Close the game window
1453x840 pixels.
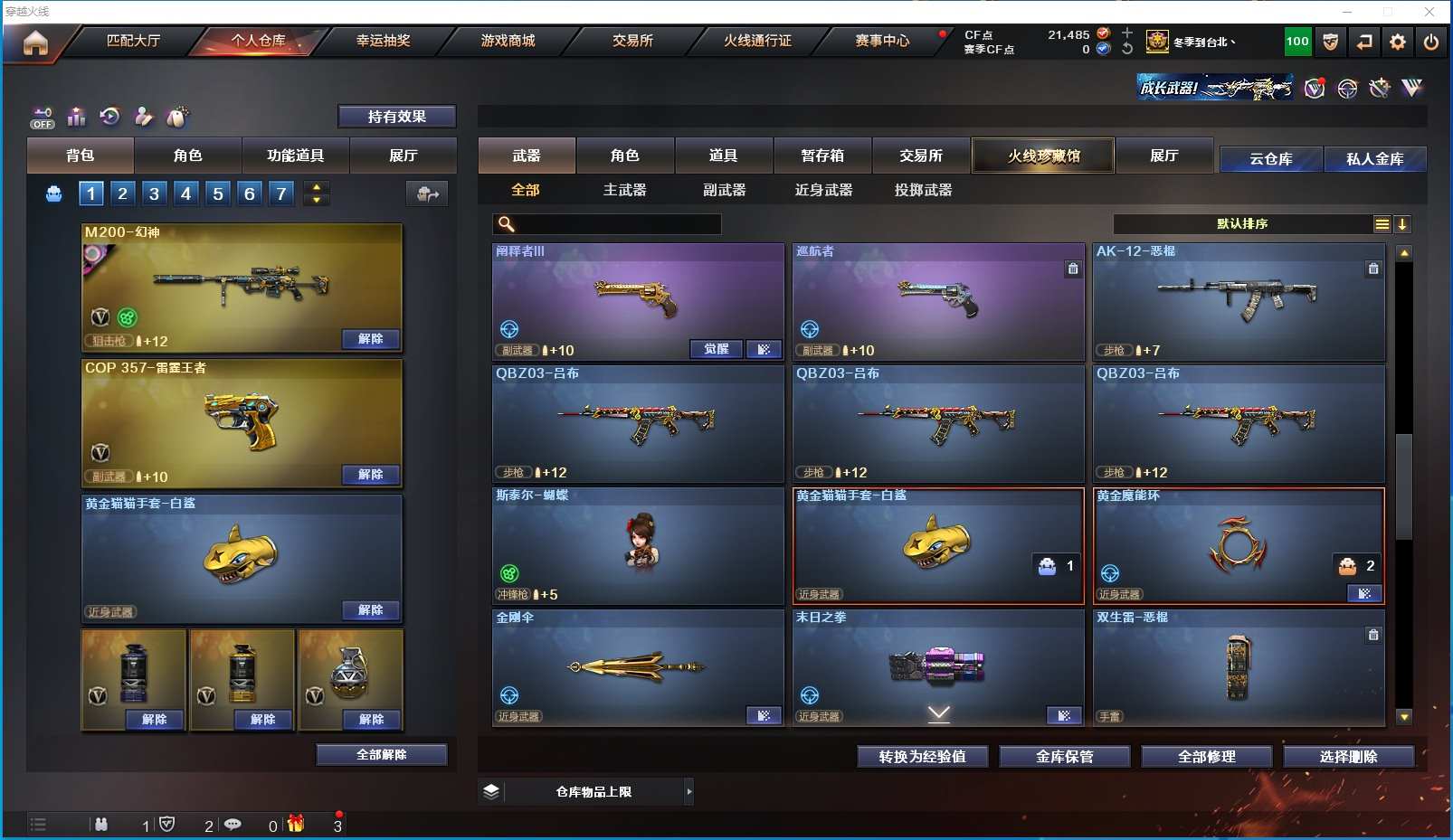coord(1429,12)
